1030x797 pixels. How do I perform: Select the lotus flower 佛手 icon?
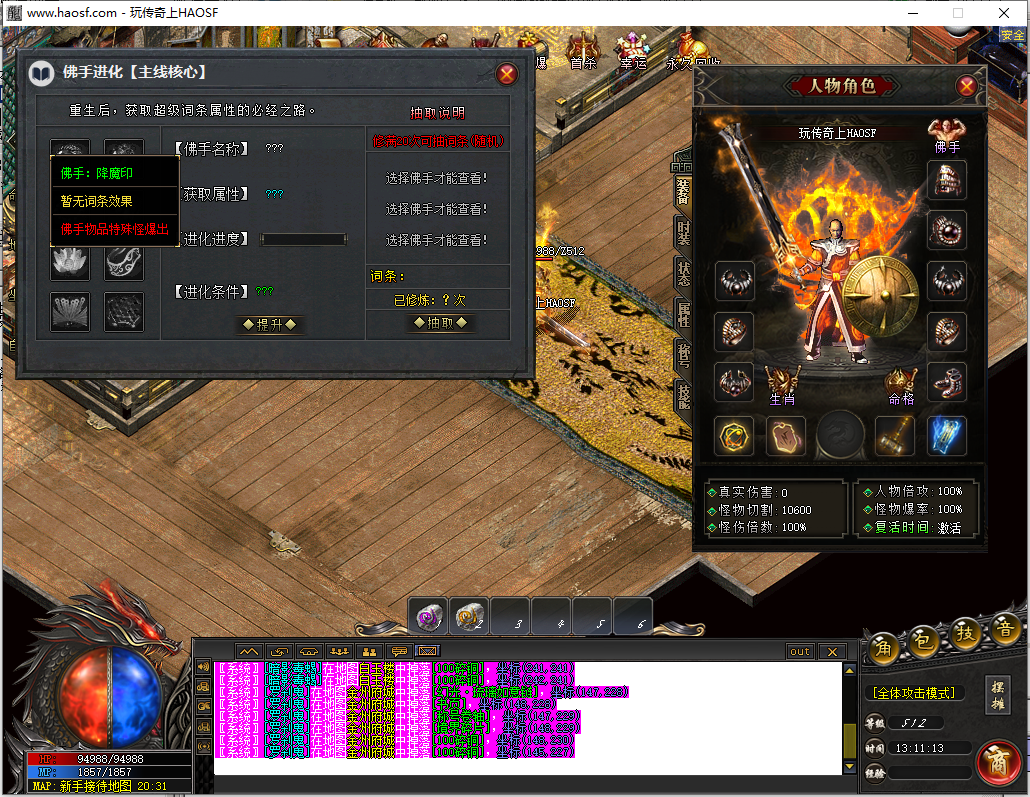(x=70, y=262)
